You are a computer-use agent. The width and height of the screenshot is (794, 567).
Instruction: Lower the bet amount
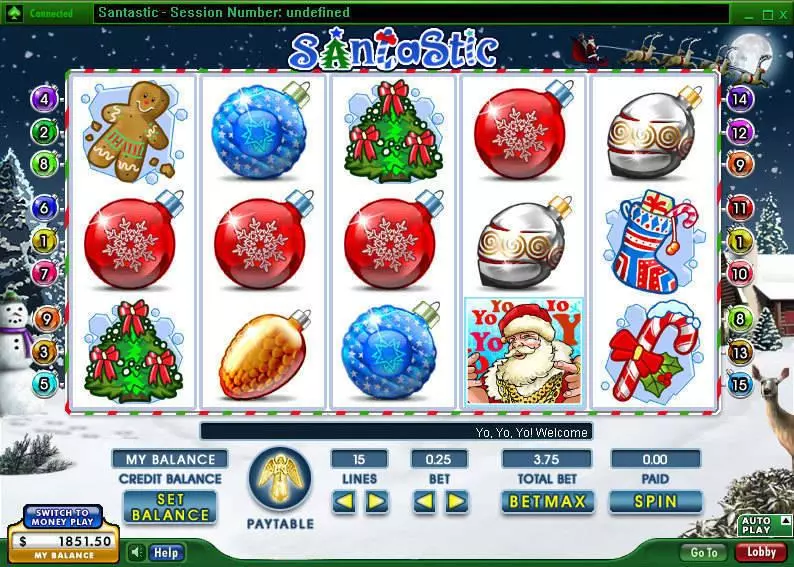point(424,501)
